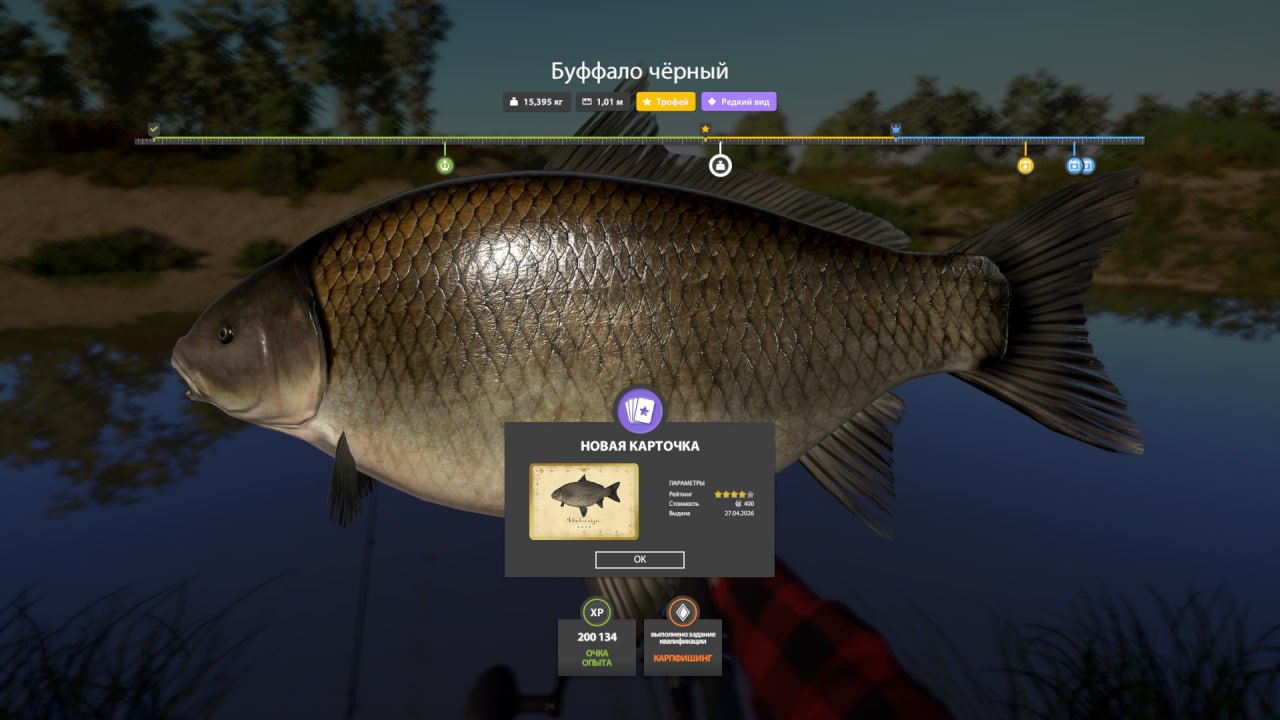Select the black buffalo card thumbnail

click(x=584, y=501)
